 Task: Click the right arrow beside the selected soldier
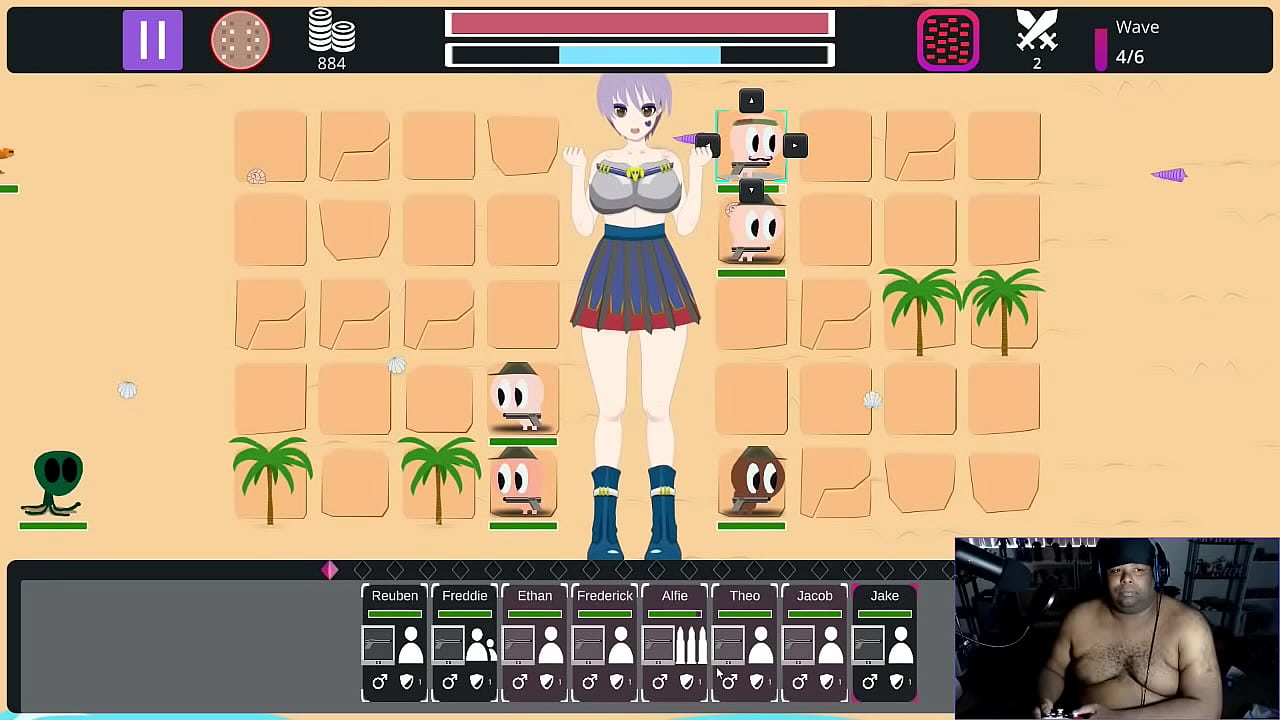point(795,146)
